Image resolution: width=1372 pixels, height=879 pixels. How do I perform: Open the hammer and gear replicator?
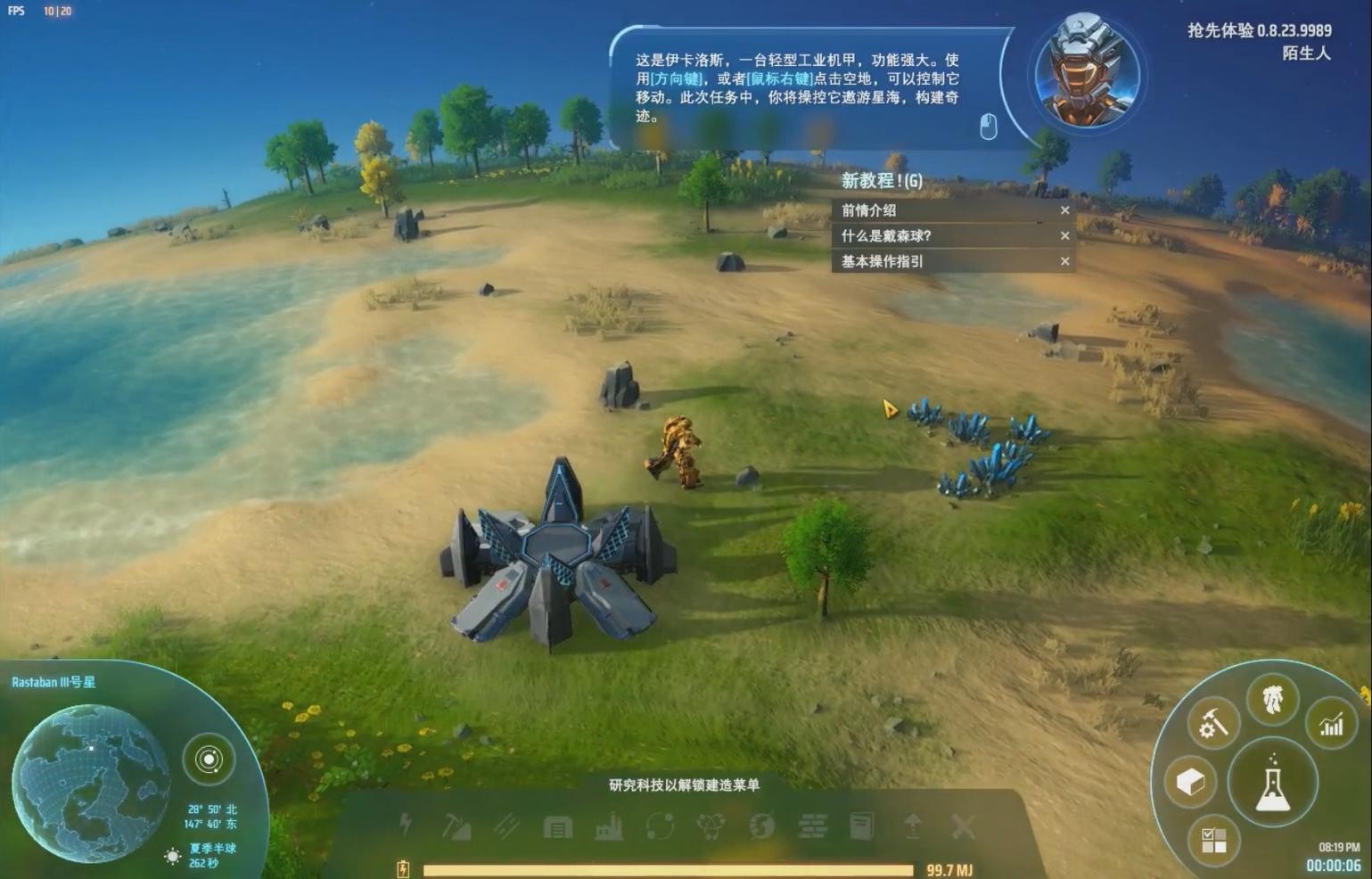click(1212, 722)
